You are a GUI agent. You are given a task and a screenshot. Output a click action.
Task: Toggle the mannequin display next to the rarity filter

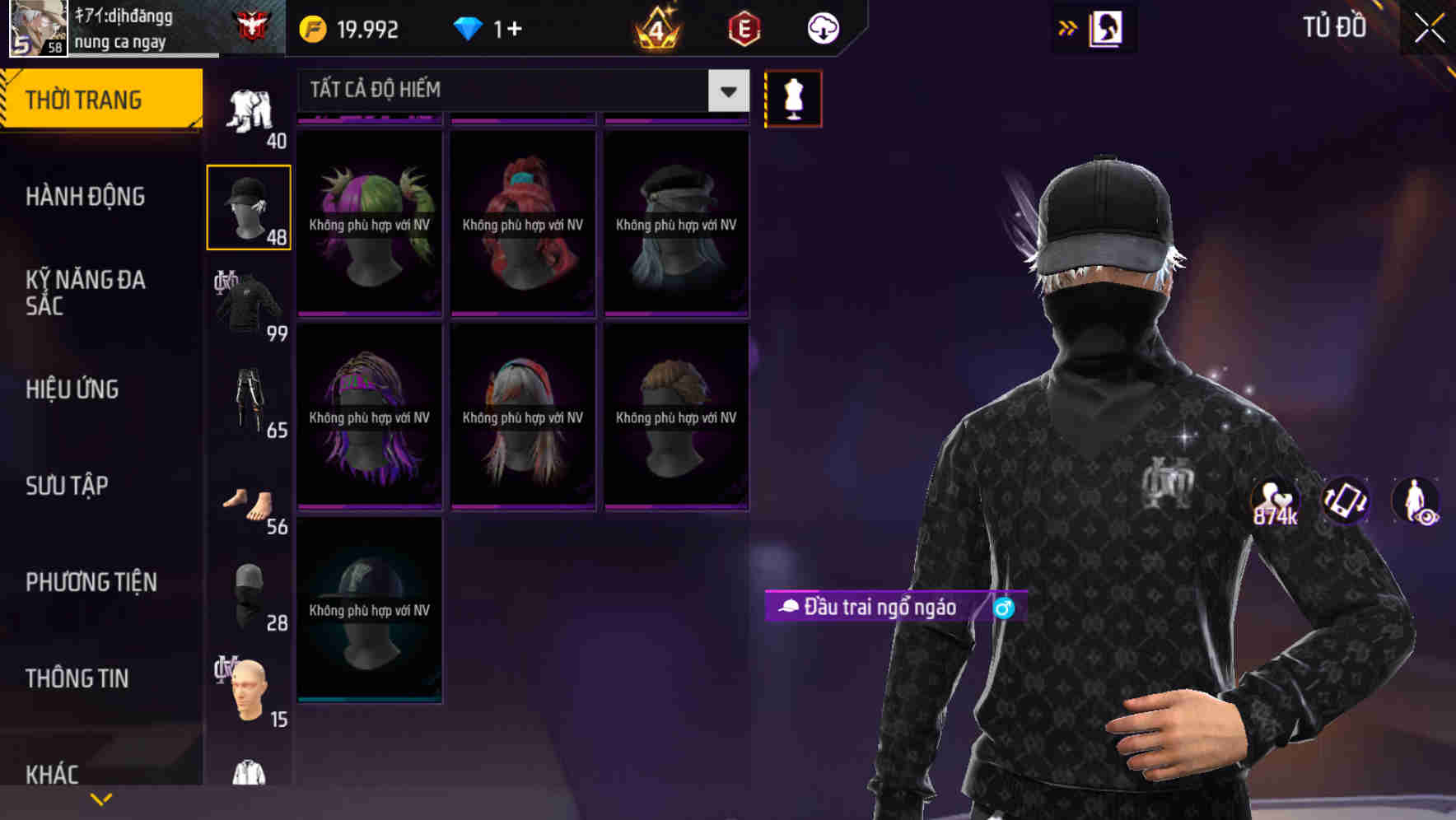793,98
